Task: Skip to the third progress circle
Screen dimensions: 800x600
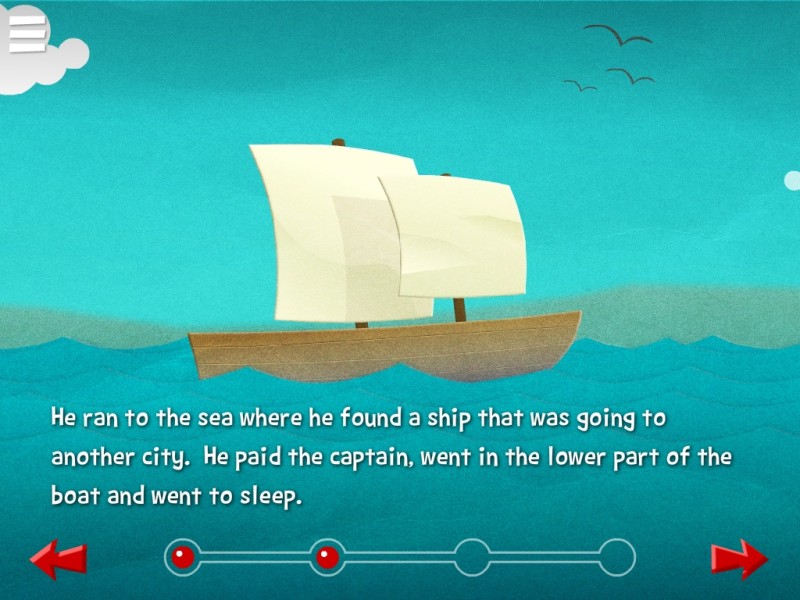Action: [x=472, y=557]
